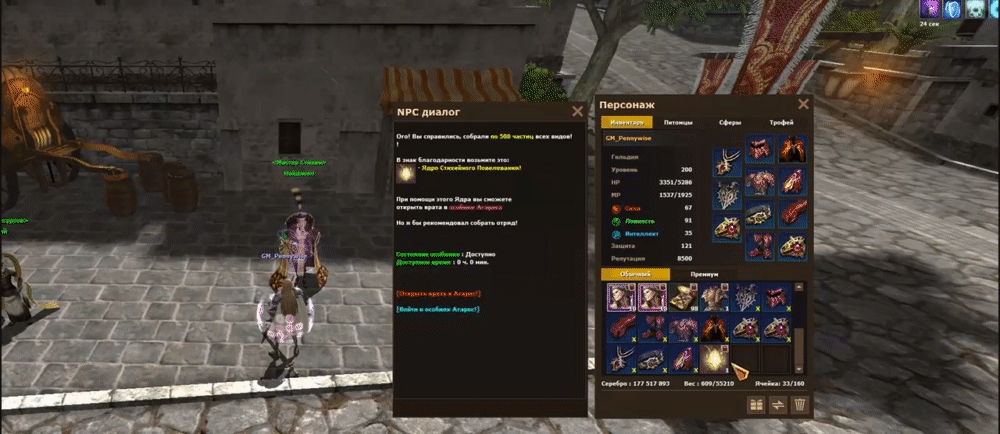Click the purple buff icon with 24 сек timer
Viewport: 1000px width, 434px height.
pyautogui.click(x=928, y=9)
